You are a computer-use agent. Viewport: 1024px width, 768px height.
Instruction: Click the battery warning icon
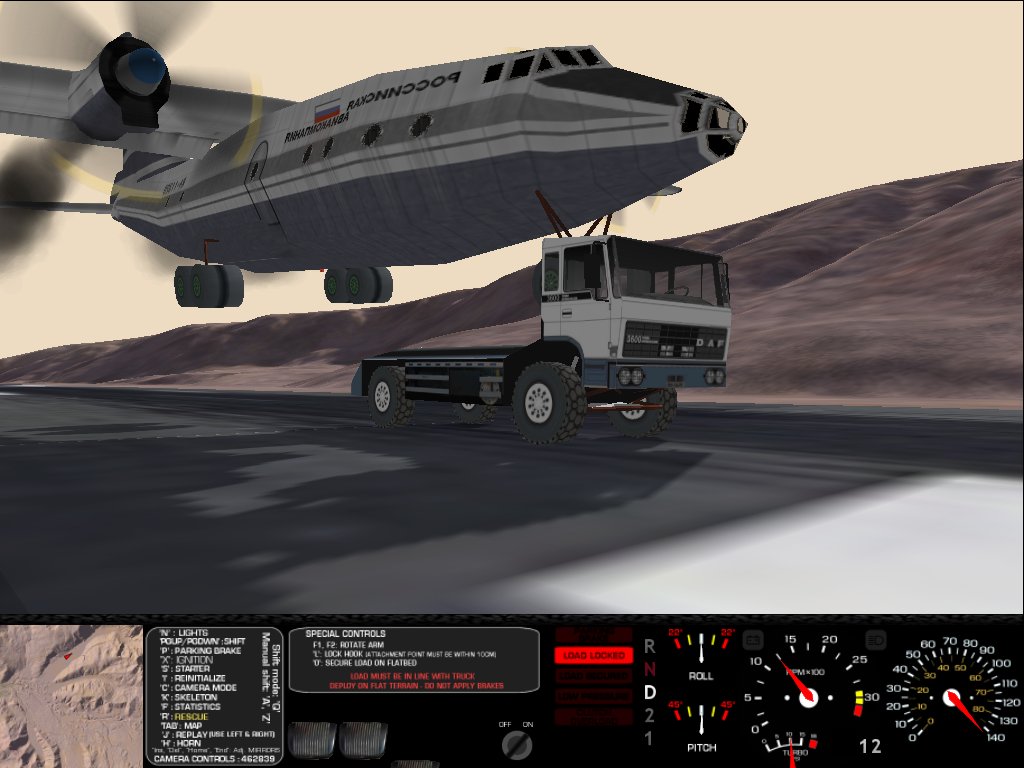click(755, 637)
